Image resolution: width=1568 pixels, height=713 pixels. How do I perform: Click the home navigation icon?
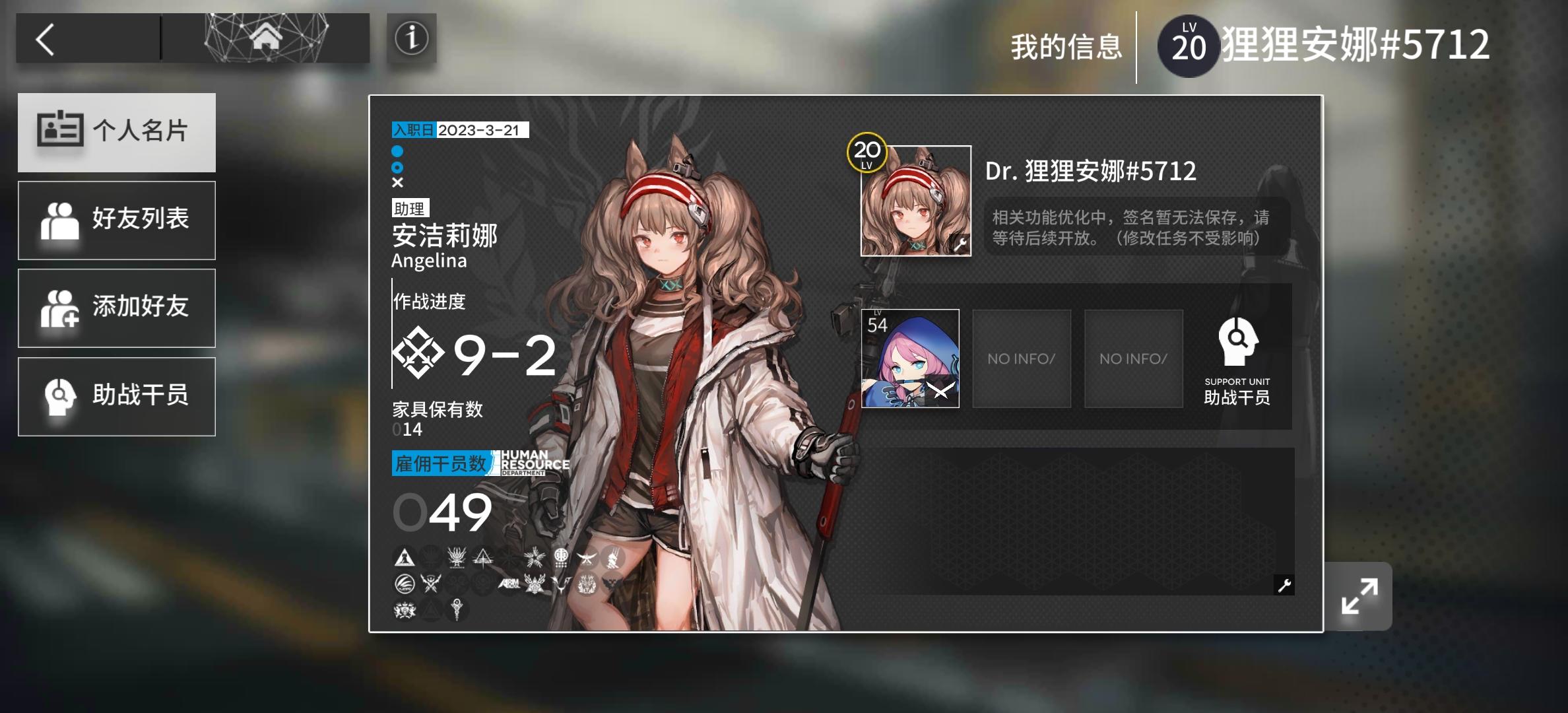point(266,38)
